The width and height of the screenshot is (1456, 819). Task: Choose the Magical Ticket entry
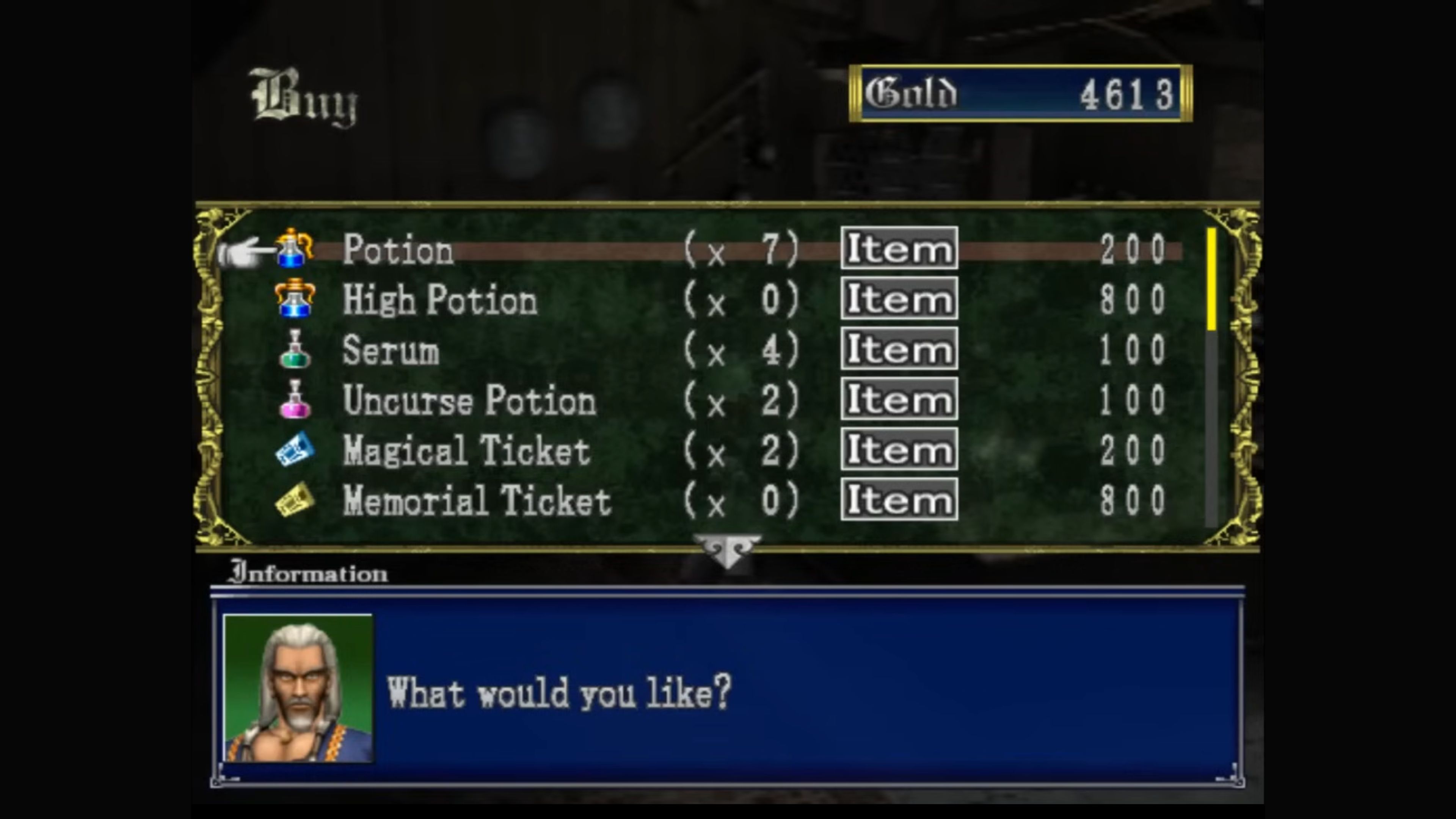tap(466, 450)
